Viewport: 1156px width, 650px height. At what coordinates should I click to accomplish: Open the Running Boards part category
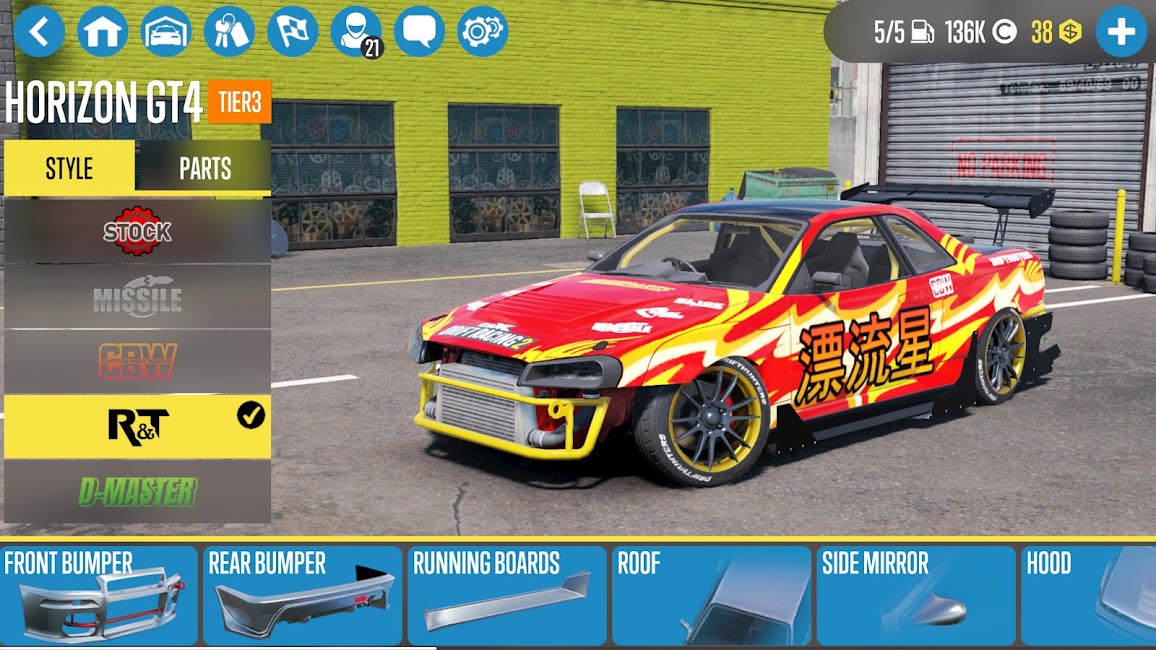(x=507, y=596)
